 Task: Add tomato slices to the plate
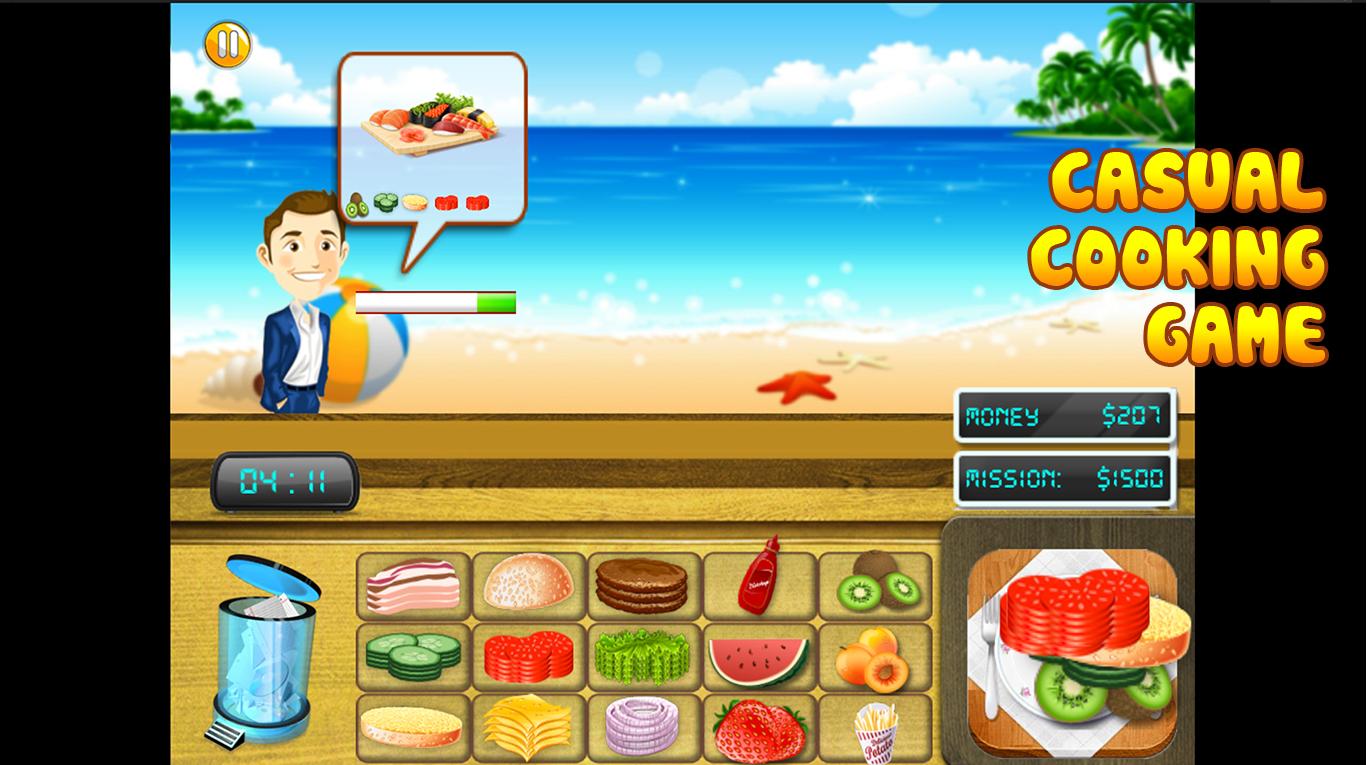[527, 657]
